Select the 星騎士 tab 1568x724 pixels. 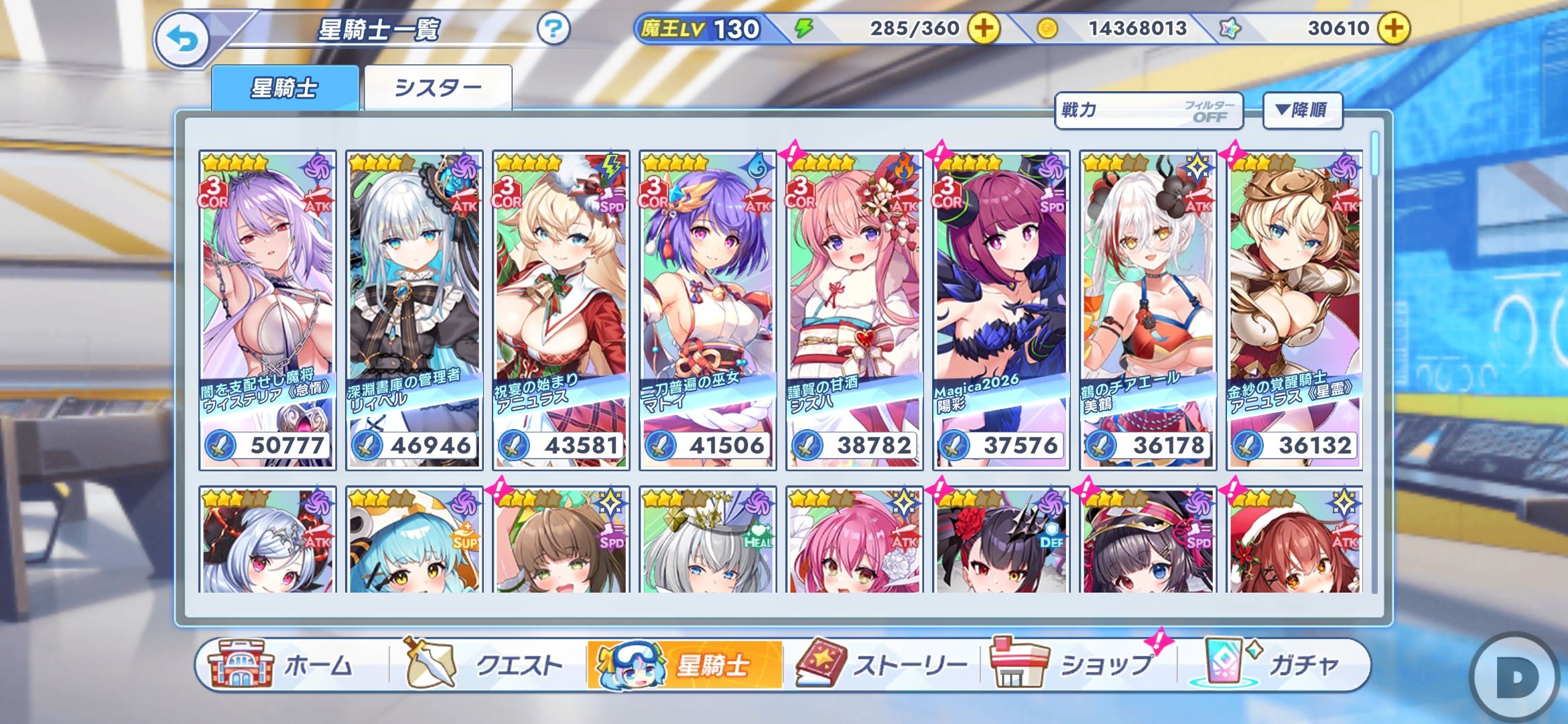[285, 88]
